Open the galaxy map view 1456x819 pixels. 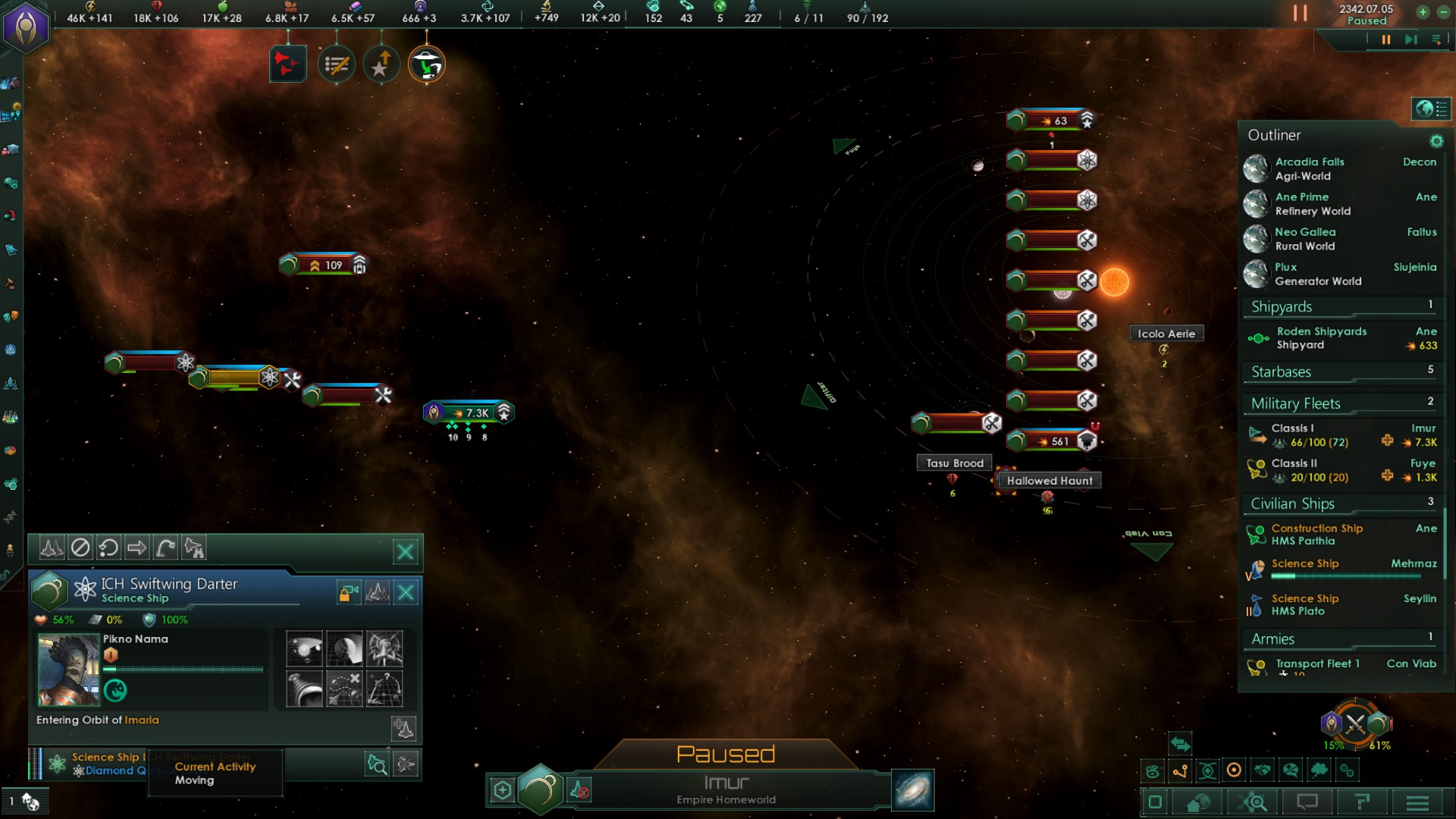[x=913, y=790]
